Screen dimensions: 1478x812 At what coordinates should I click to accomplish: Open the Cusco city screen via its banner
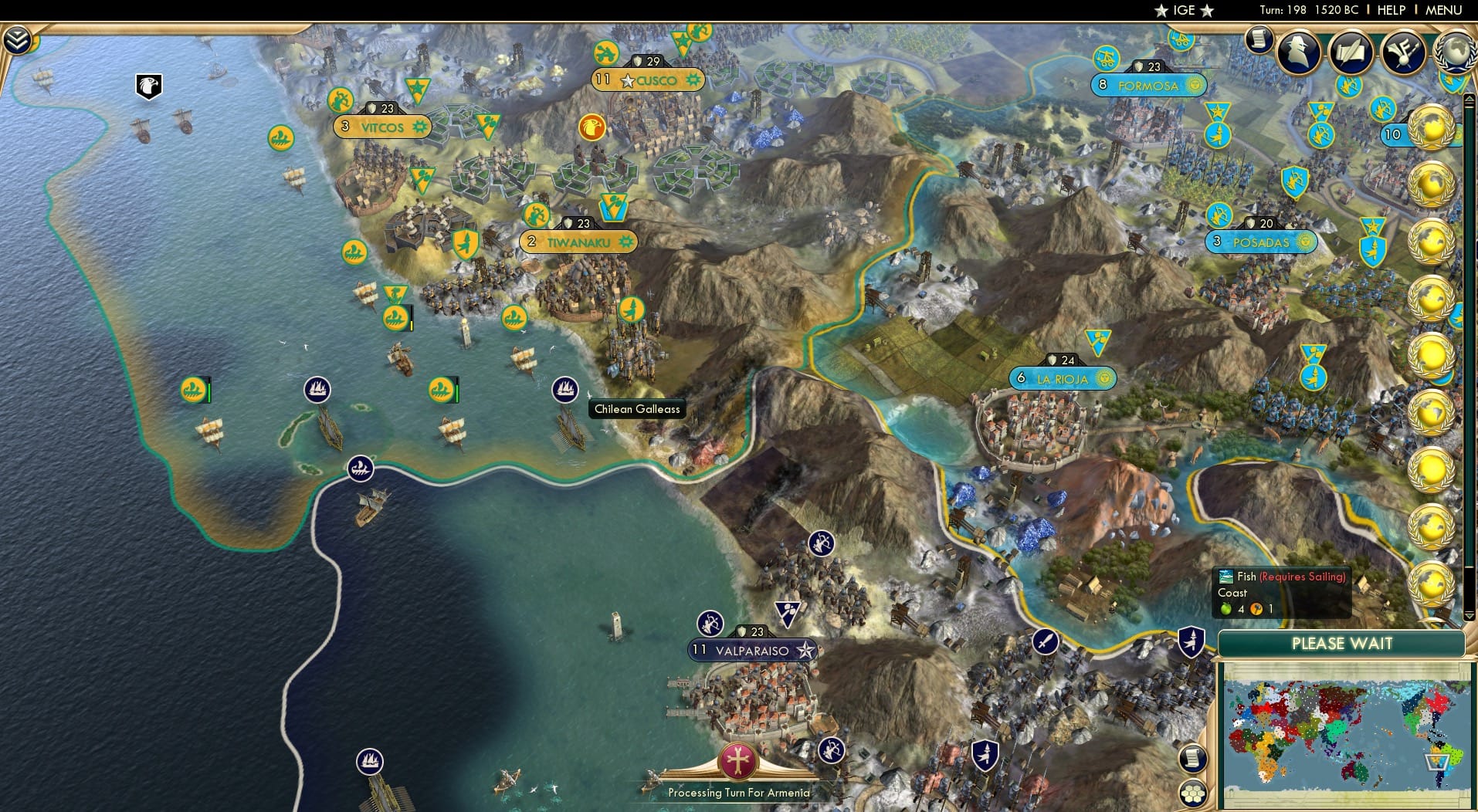pos(647,80)
